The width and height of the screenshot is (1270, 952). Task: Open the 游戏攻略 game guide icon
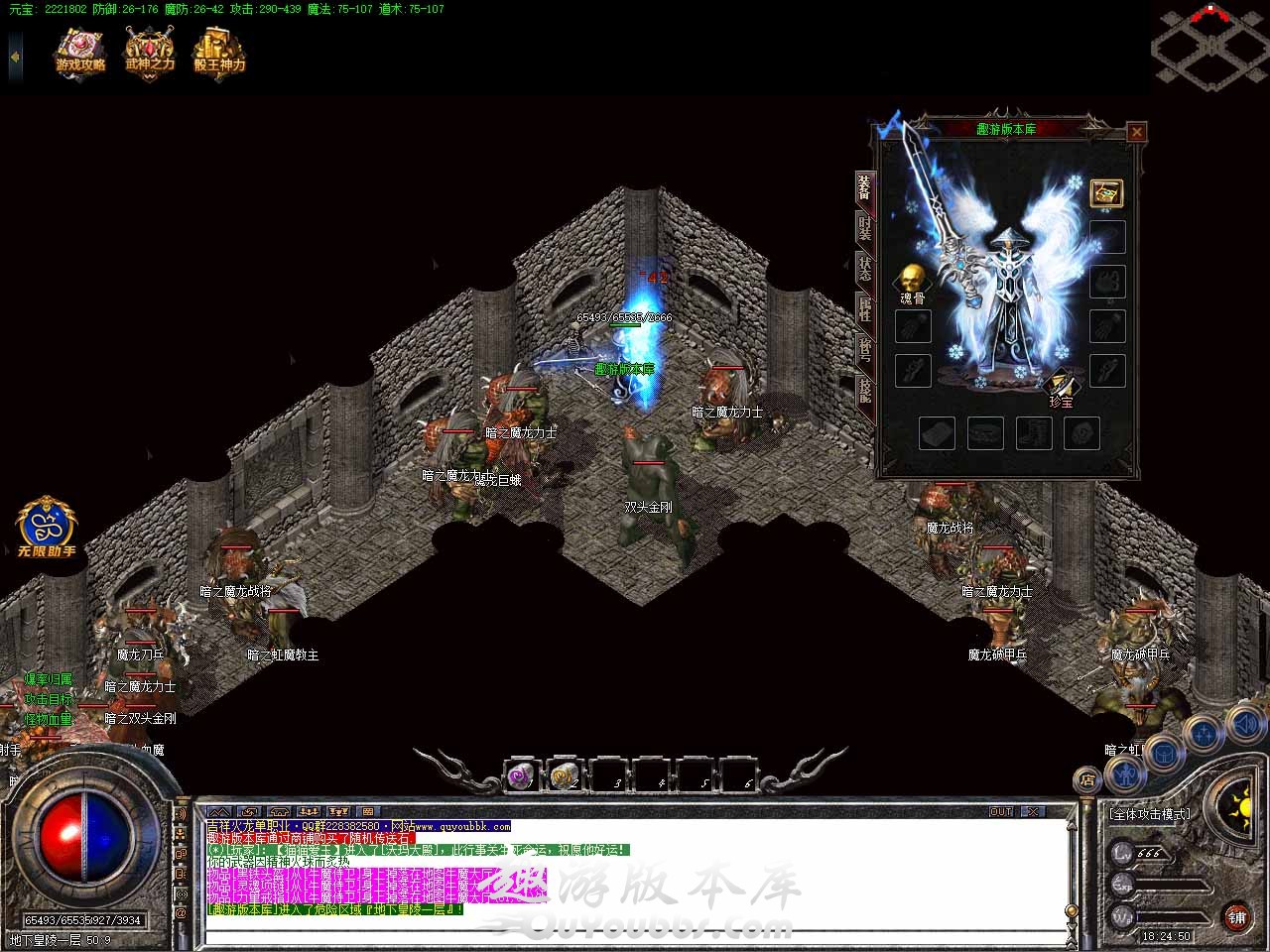click(80, 51)
